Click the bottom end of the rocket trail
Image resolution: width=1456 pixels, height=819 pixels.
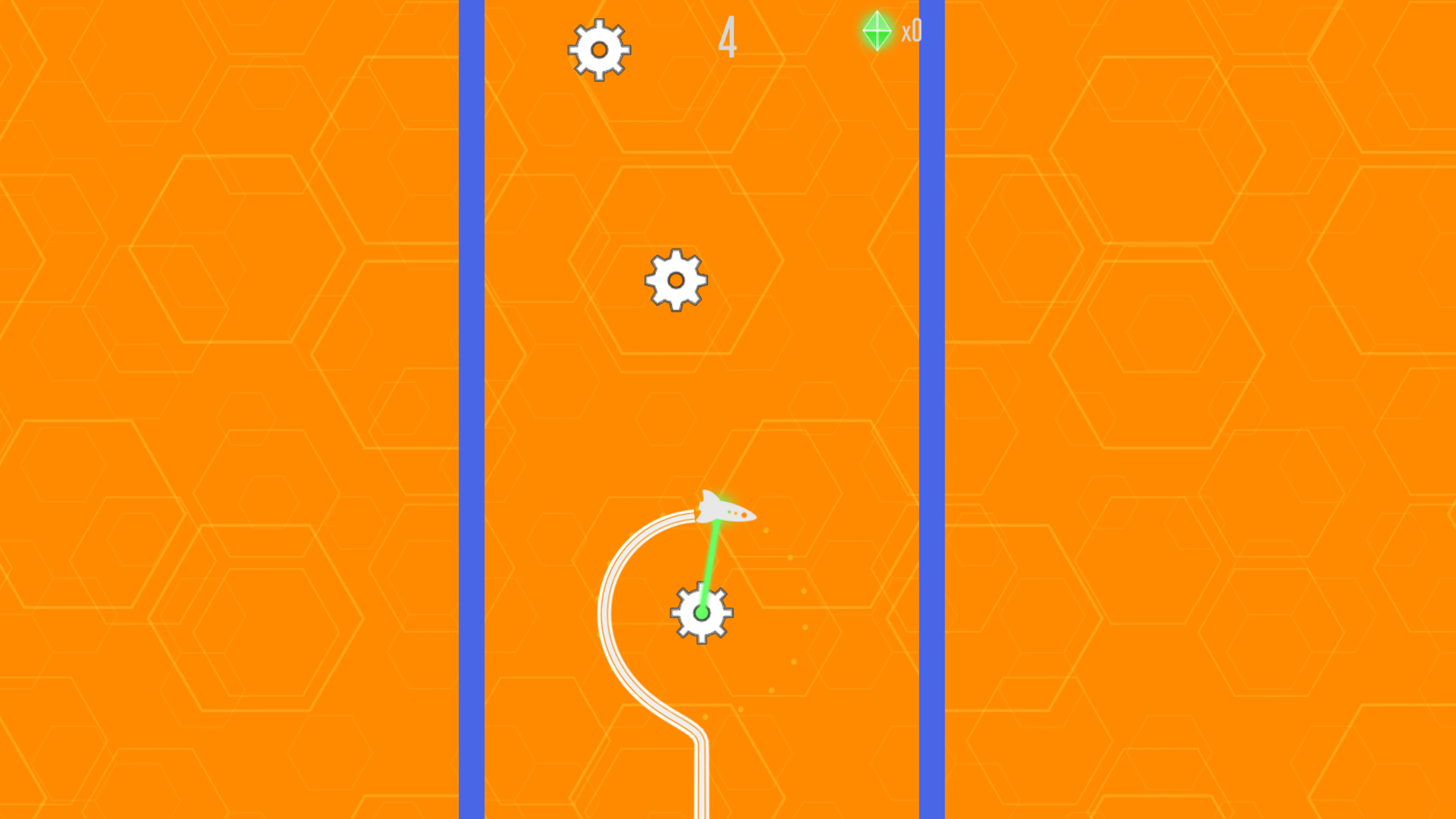[701, 814]
